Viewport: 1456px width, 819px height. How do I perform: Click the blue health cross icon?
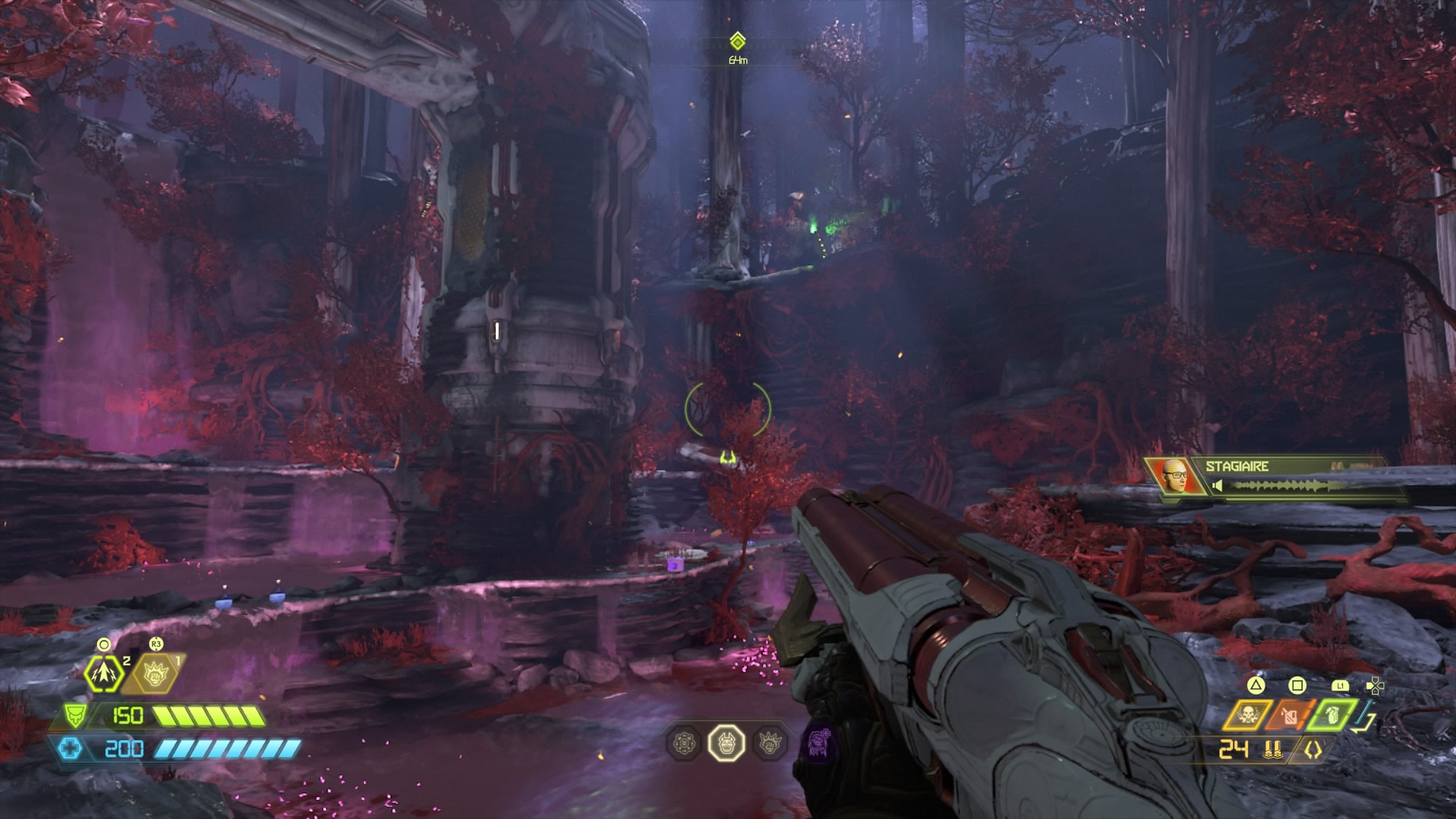pyautogui.click(x=71, y=749)
